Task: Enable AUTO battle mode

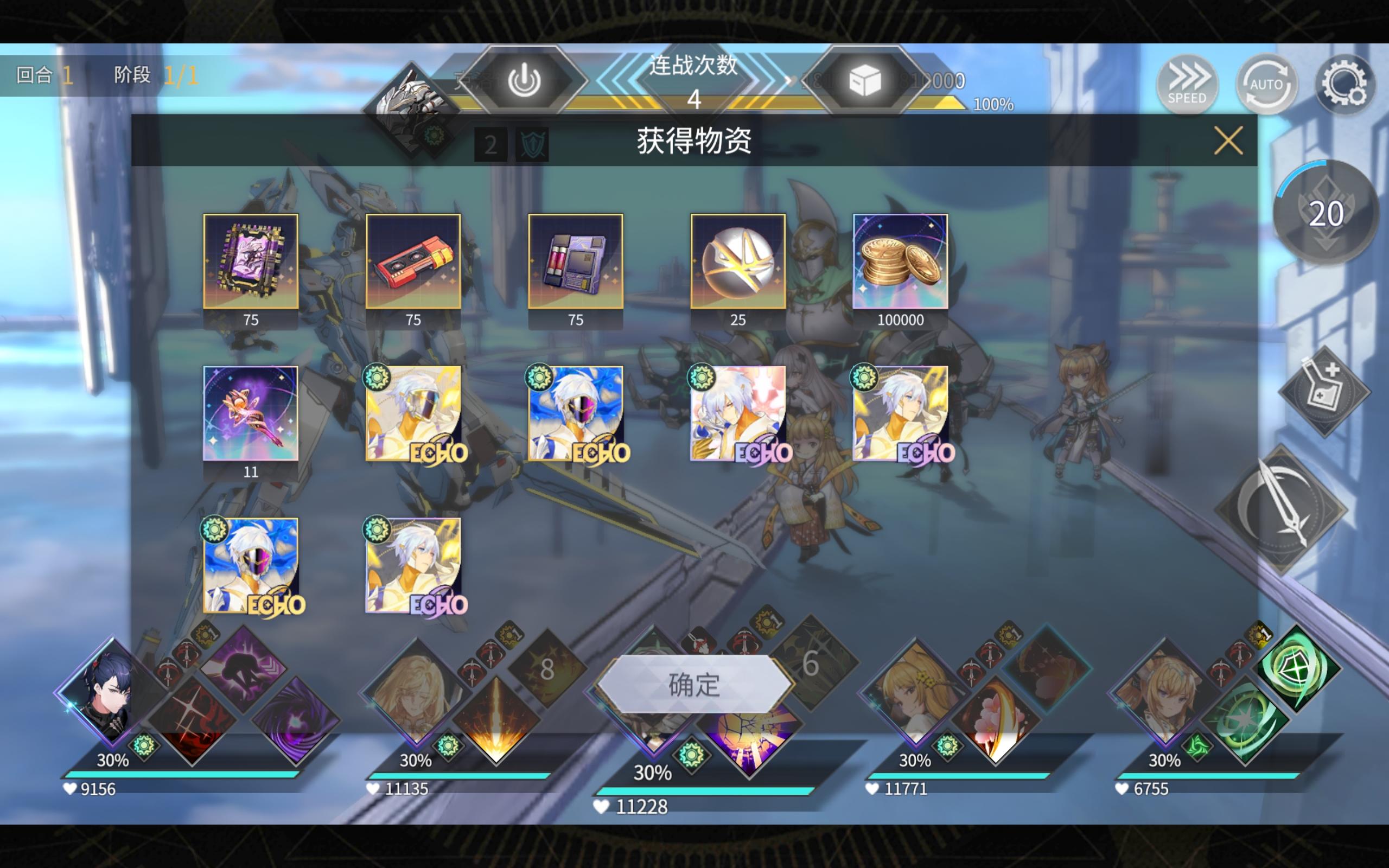Action: point(1266,85)
